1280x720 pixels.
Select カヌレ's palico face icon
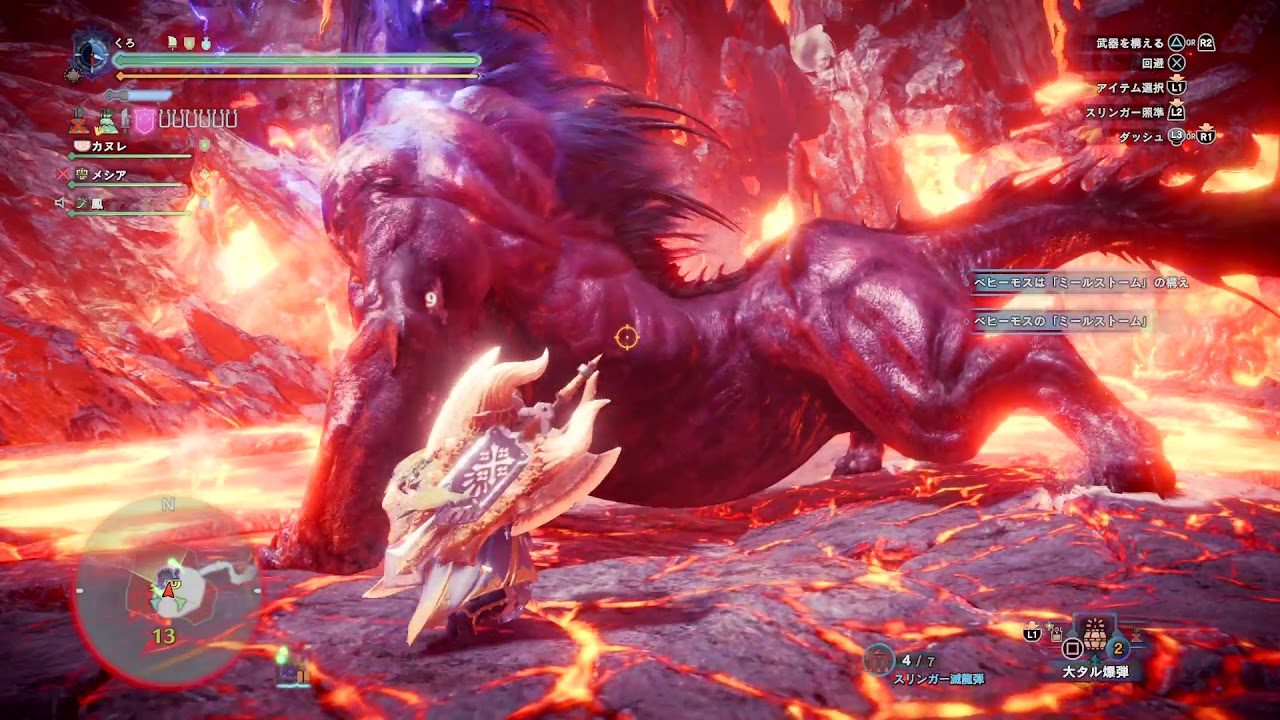point(80,145)
